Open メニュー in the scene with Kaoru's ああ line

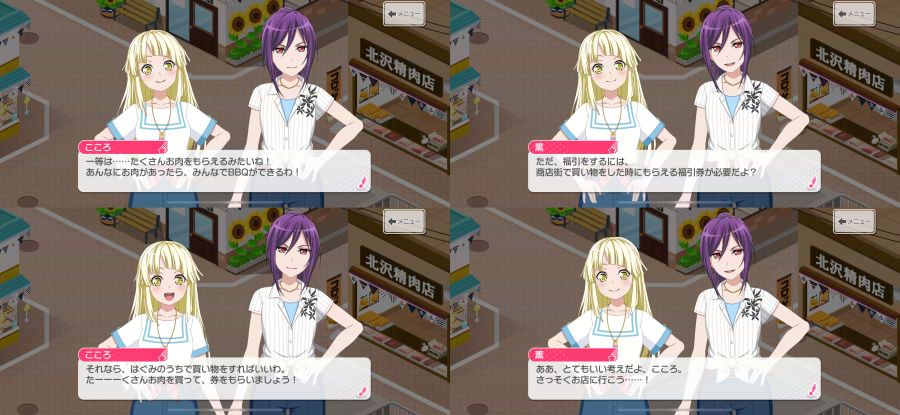coord(855,220)
